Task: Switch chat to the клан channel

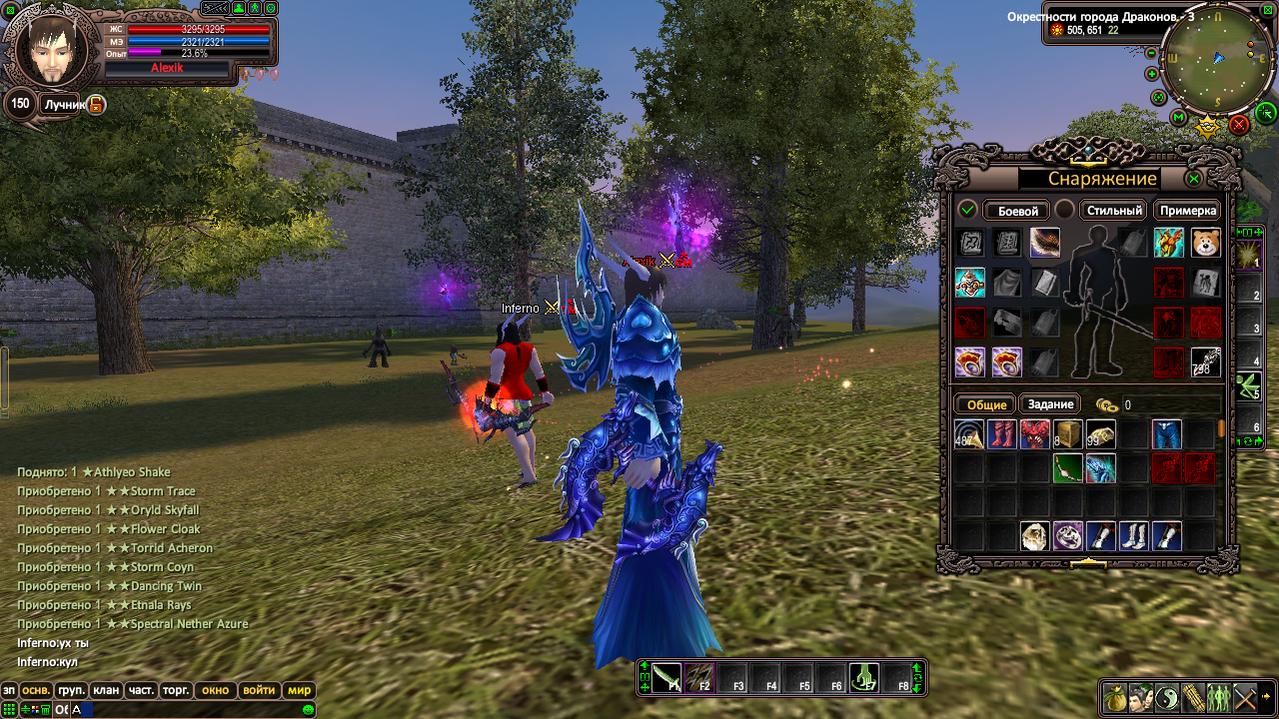Action: click(x=105, y=690)
